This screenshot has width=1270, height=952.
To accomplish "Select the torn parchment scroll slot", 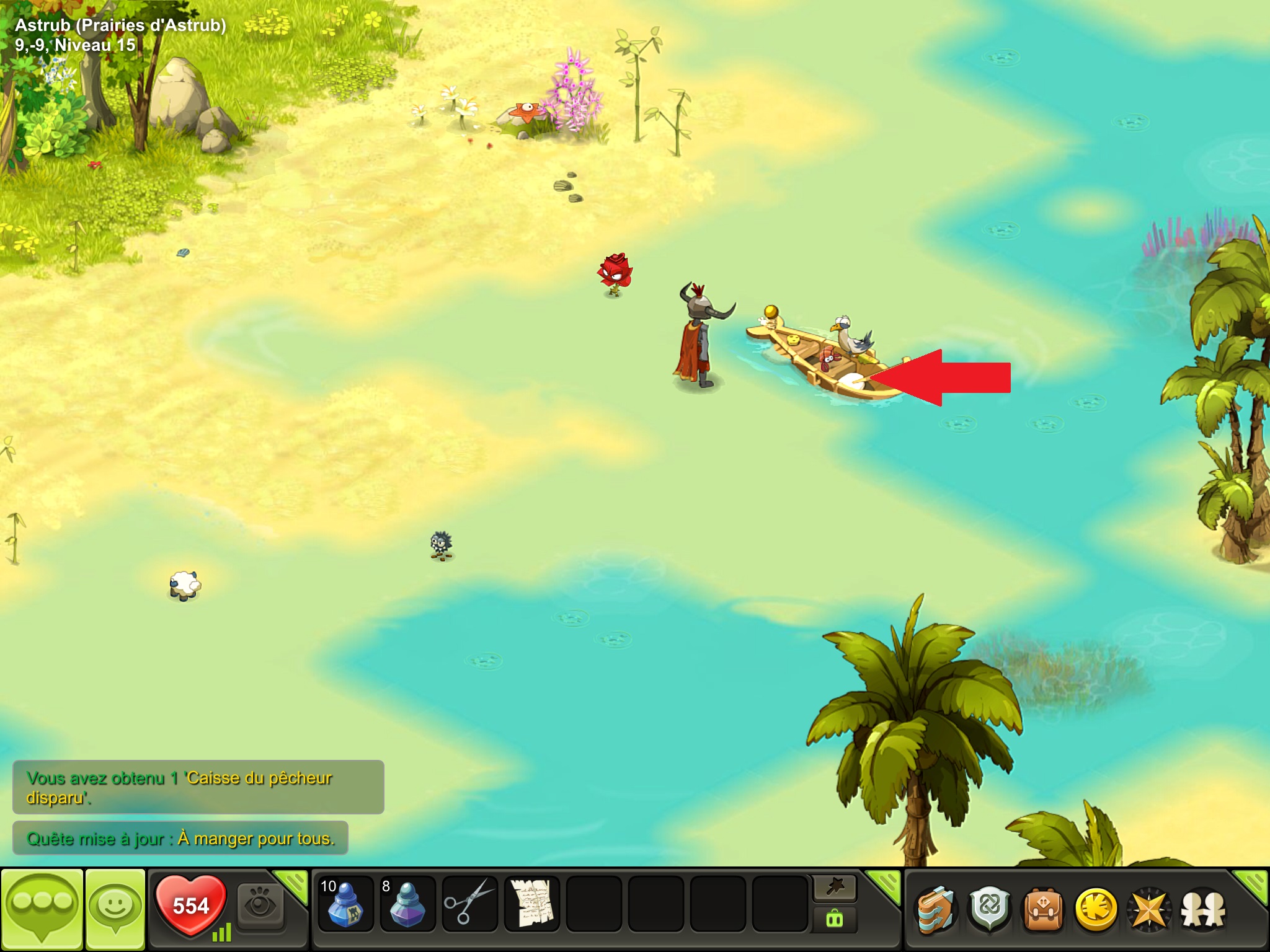I will click(x=531, y=904).
